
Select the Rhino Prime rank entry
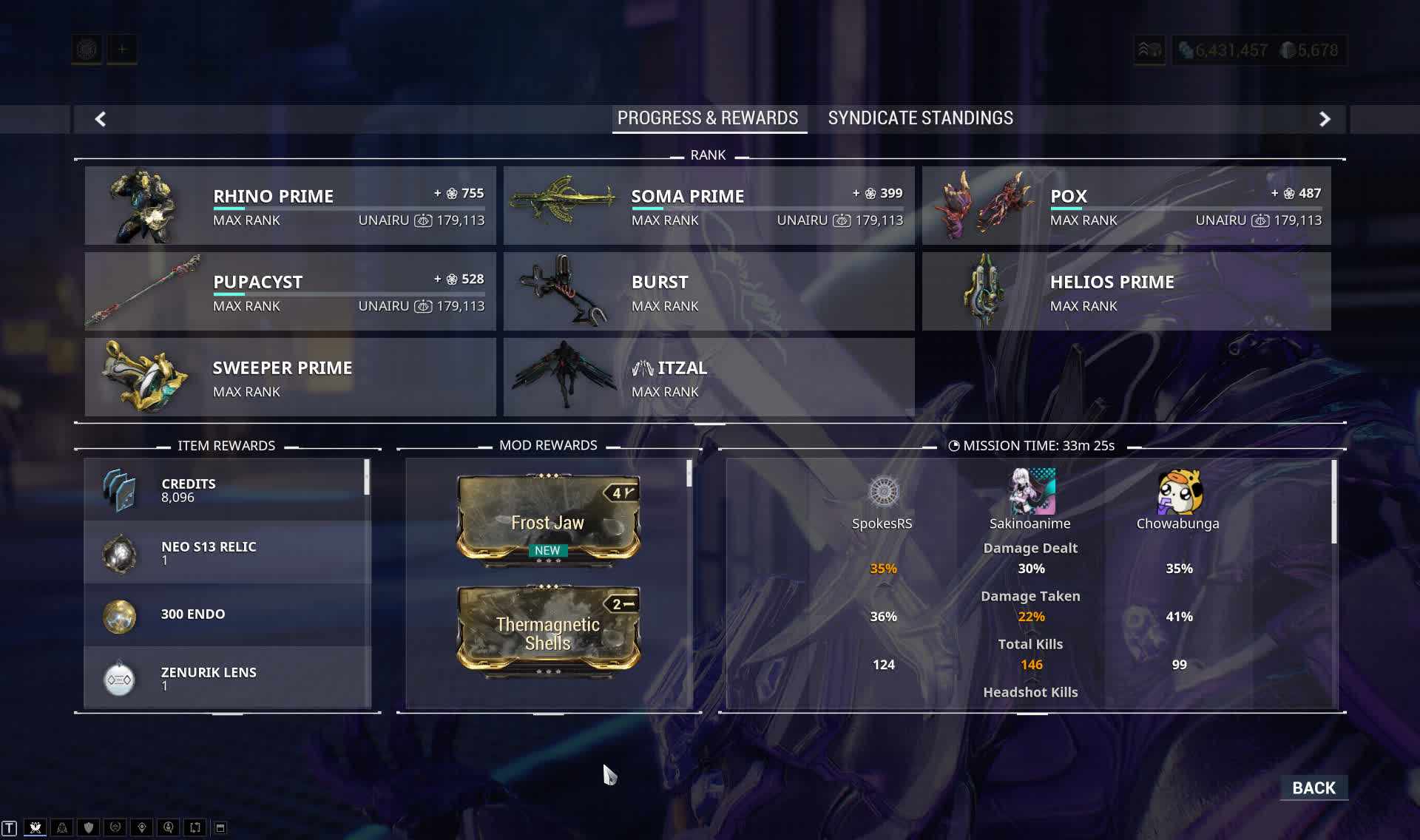click(290, 206)
